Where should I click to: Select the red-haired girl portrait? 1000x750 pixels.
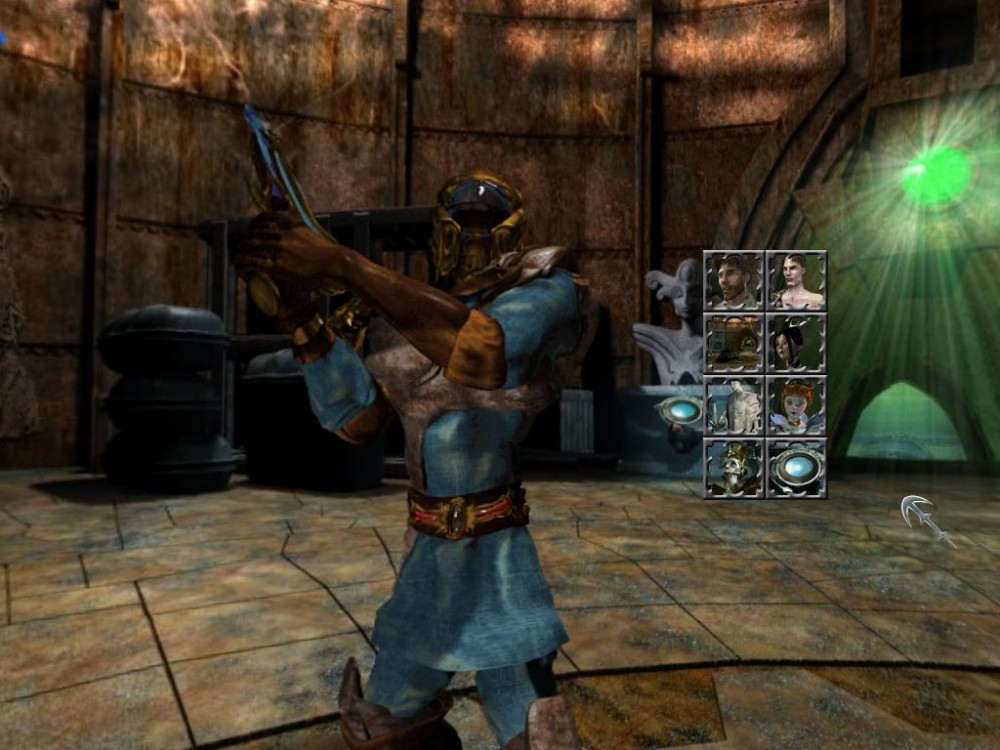[797, 405]
